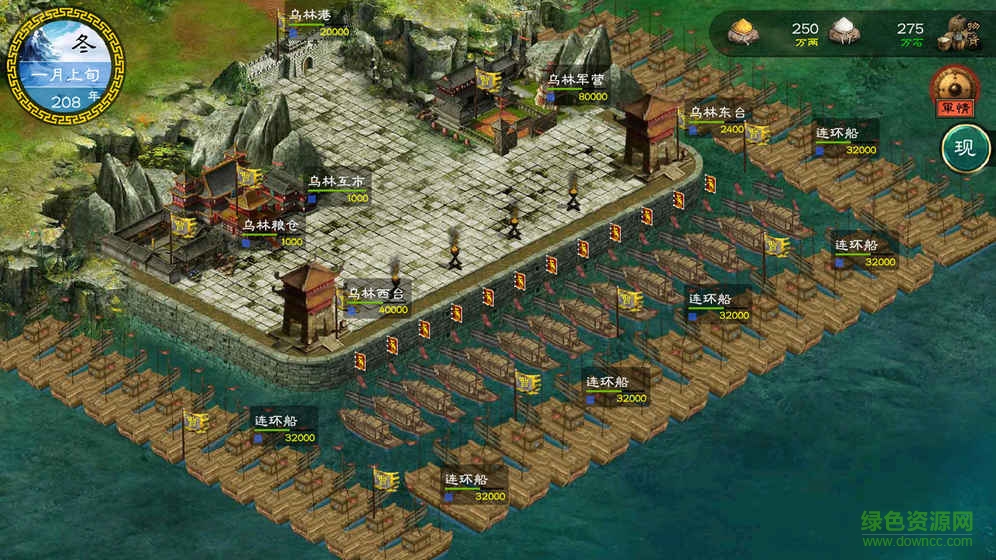Select the 乌林互市 market label
The width and height of the screenshot is (996, 560).
336,183
